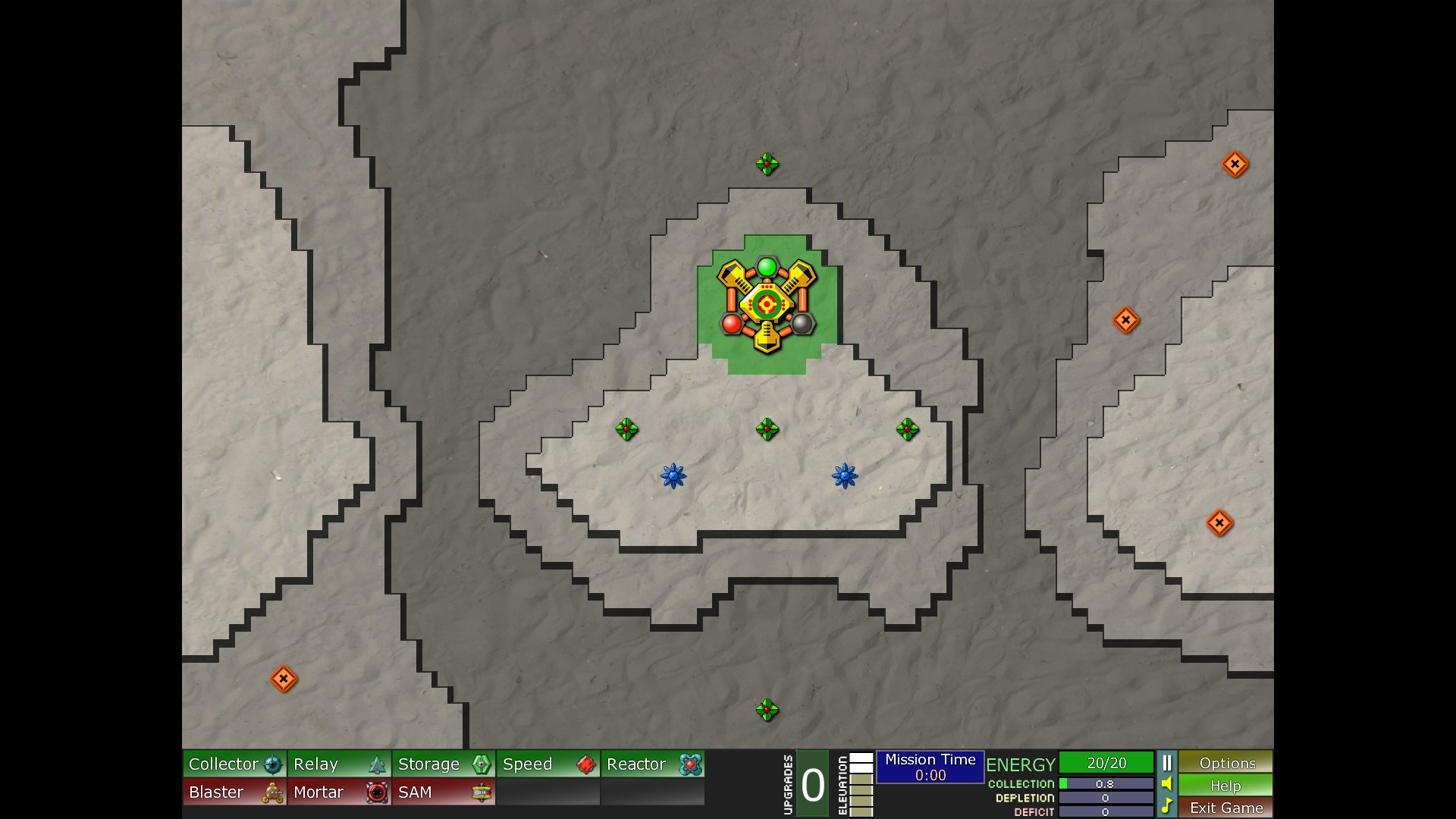
Task: Choose the Relay structure
Action: coord(339,764)
